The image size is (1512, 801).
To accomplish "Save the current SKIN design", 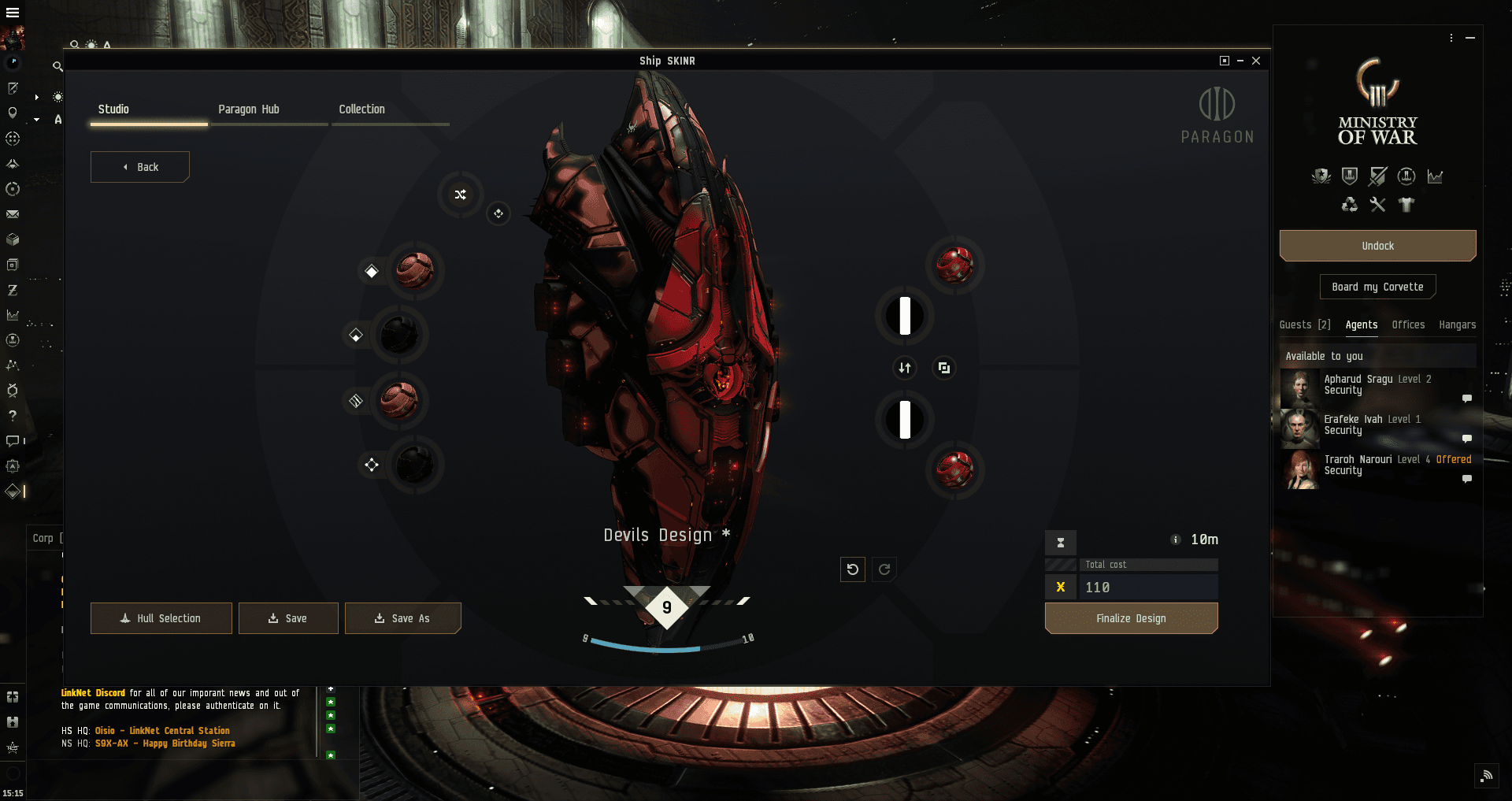I will 288,618.
